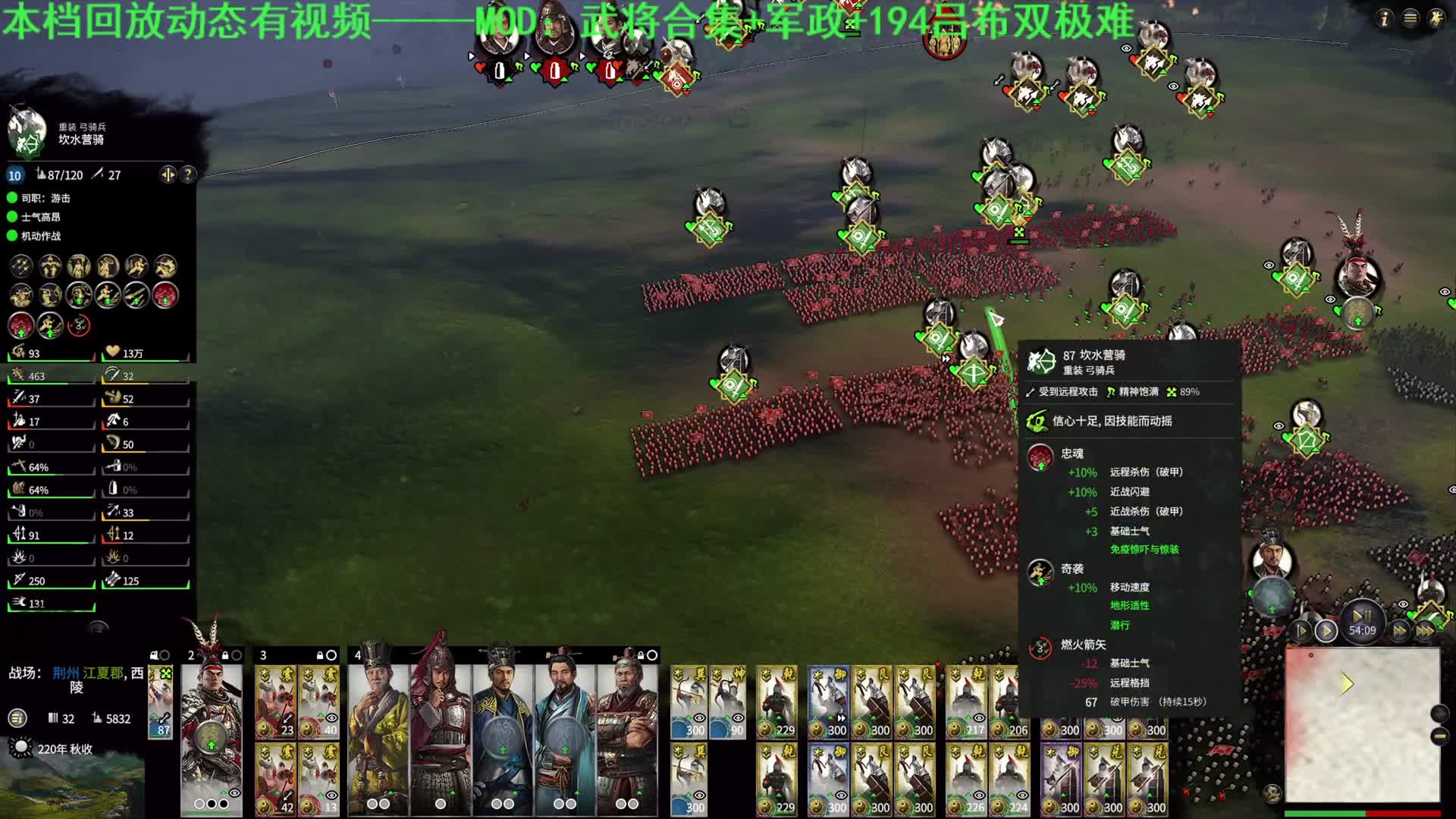The height and width of the screenshot is (819, 1456).
Task: Open the unit info question mark button
Action: point(187,175)
